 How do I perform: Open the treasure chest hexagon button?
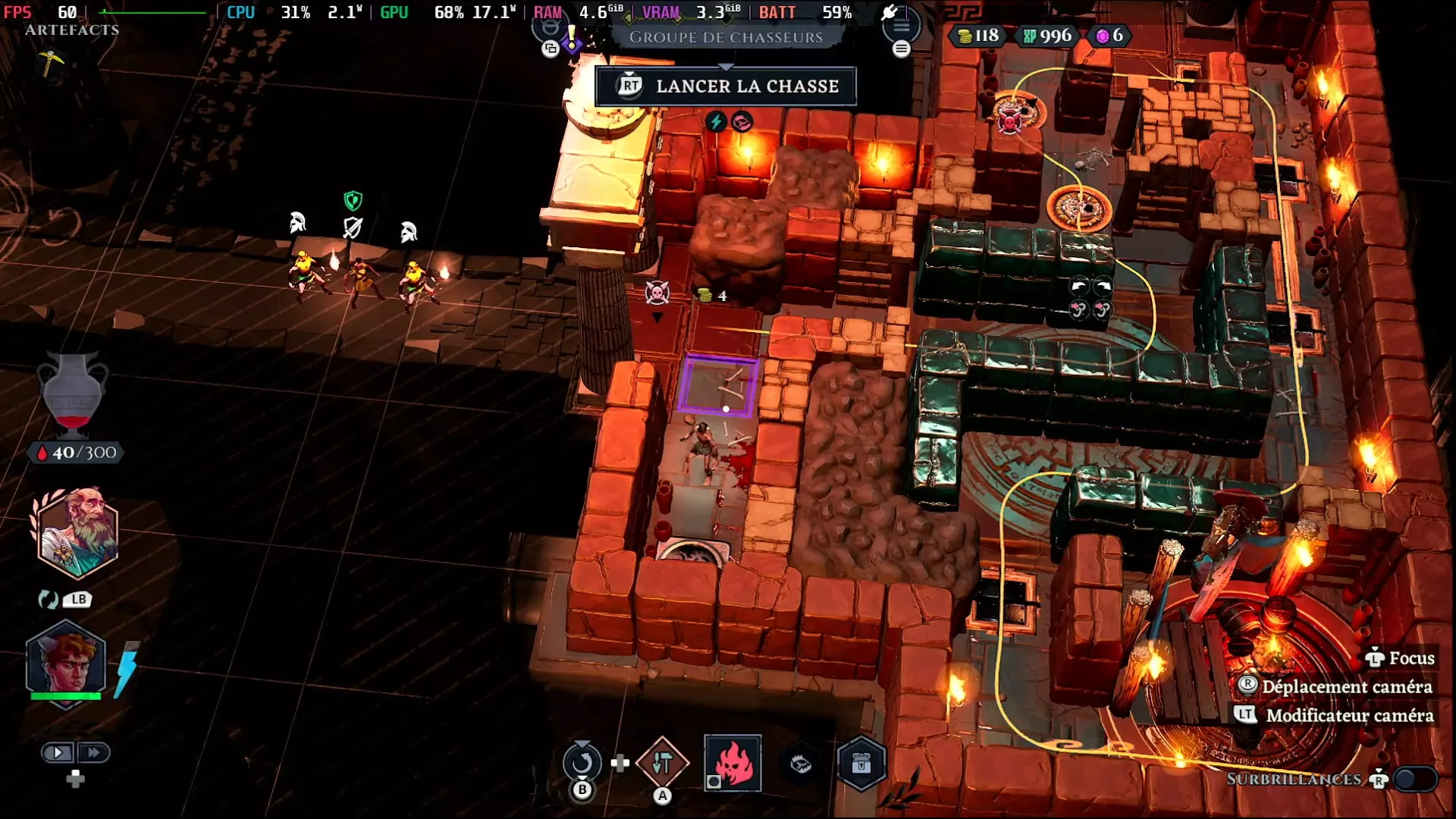click(x=861, y=764)
